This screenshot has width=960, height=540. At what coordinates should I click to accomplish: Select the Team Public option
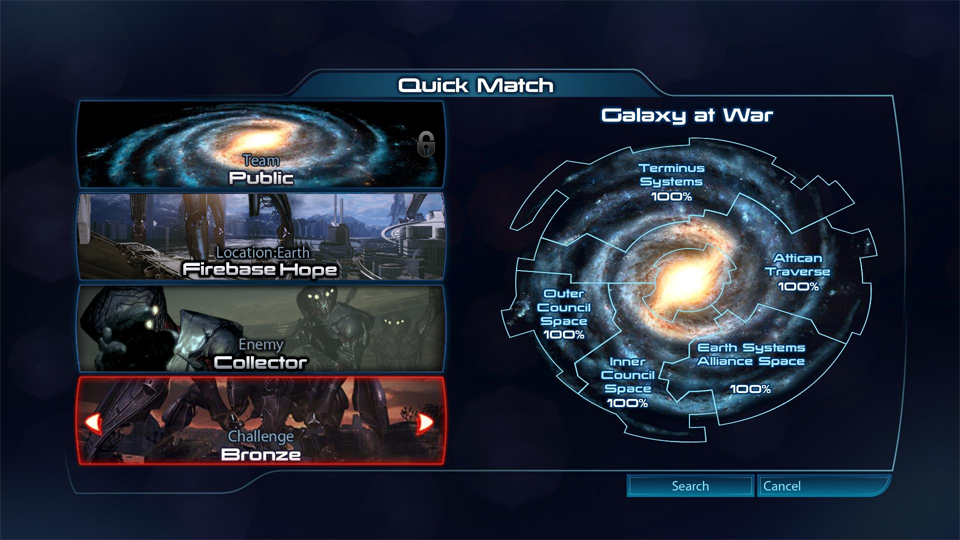coord(261,146)
